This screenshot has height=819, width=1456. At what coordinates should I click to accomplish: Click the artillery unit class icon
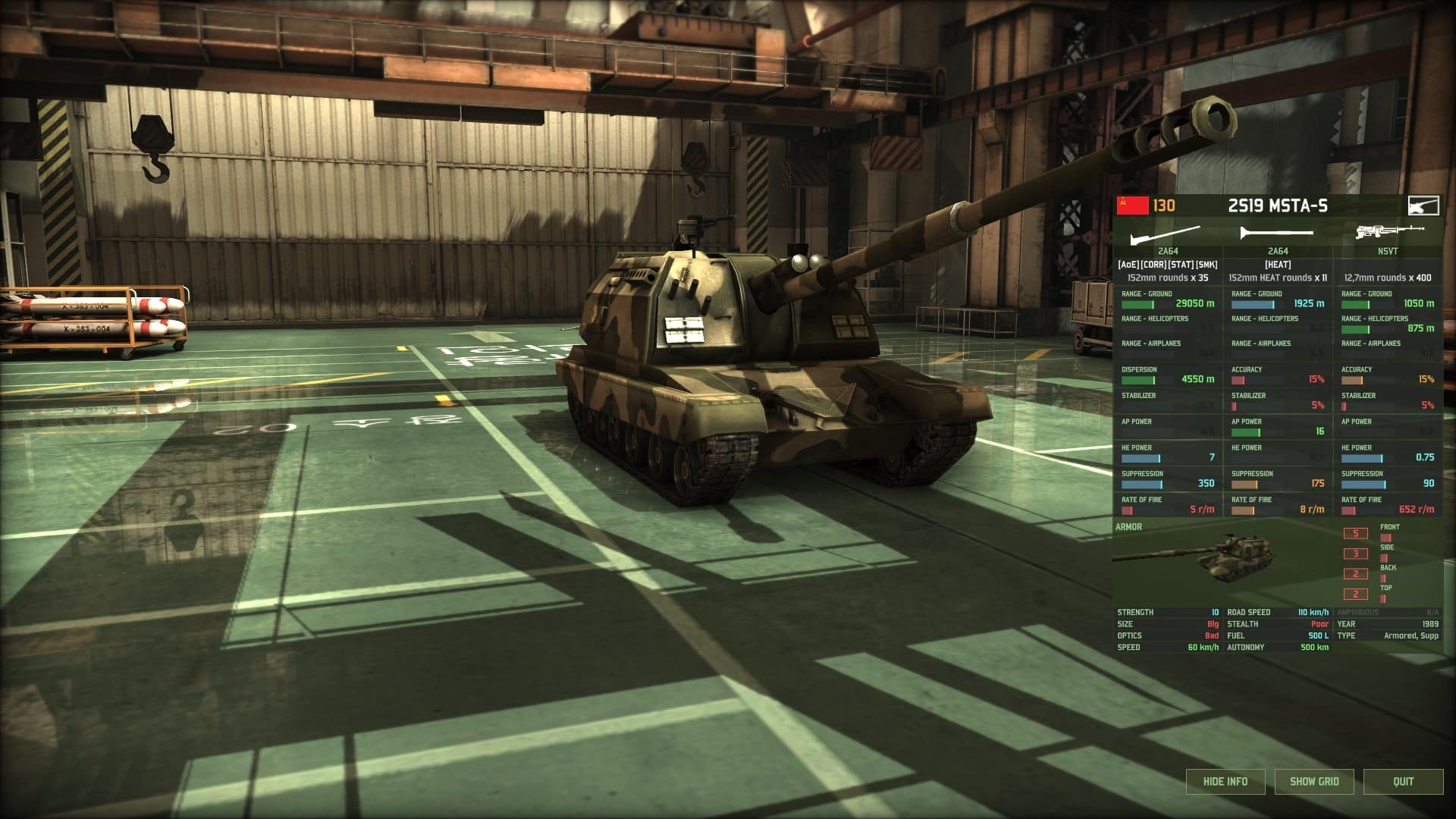click(x=1422, y=204)
